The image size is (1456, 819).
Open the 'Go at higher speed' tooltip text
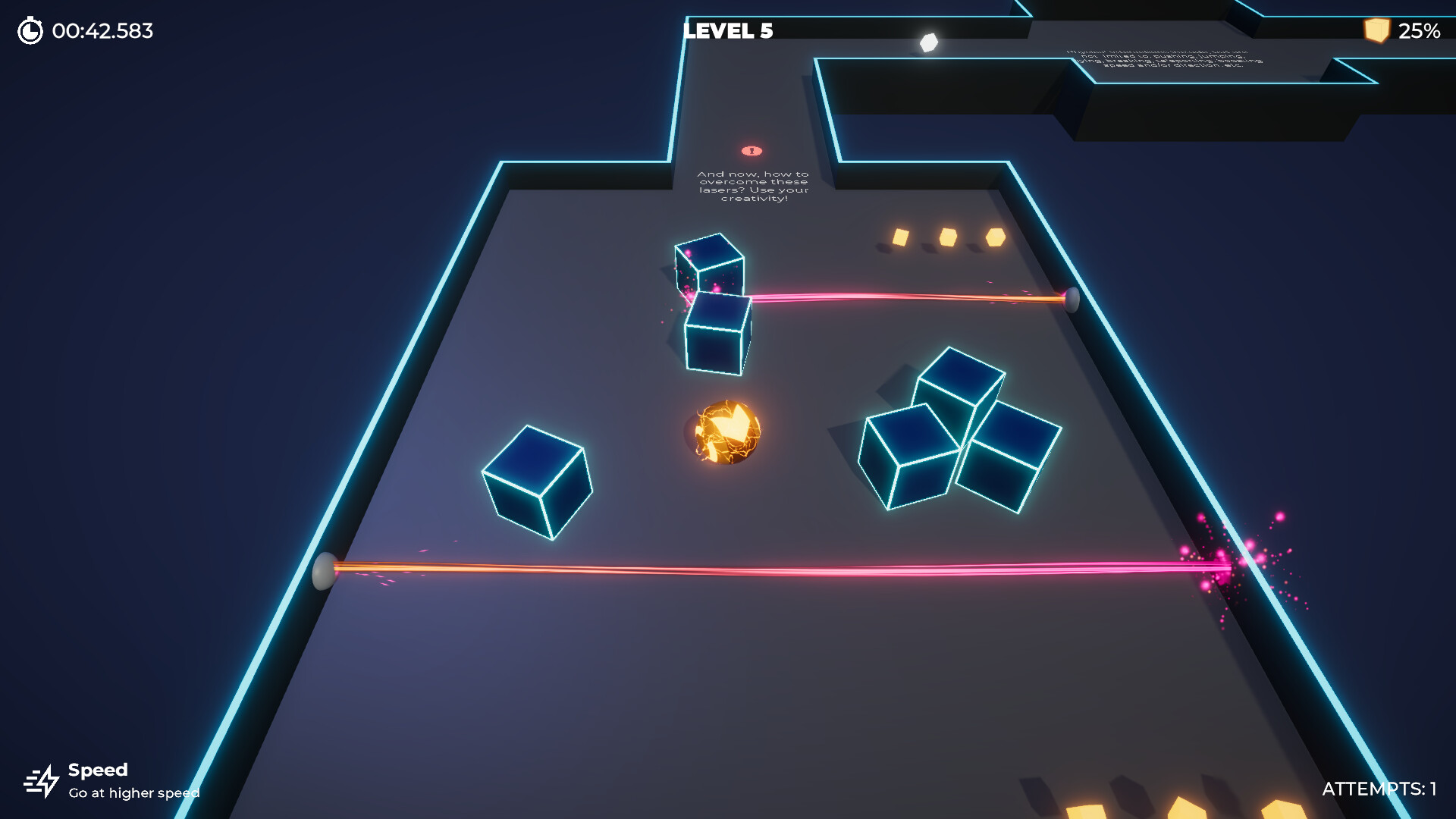[x=133, y=793]
